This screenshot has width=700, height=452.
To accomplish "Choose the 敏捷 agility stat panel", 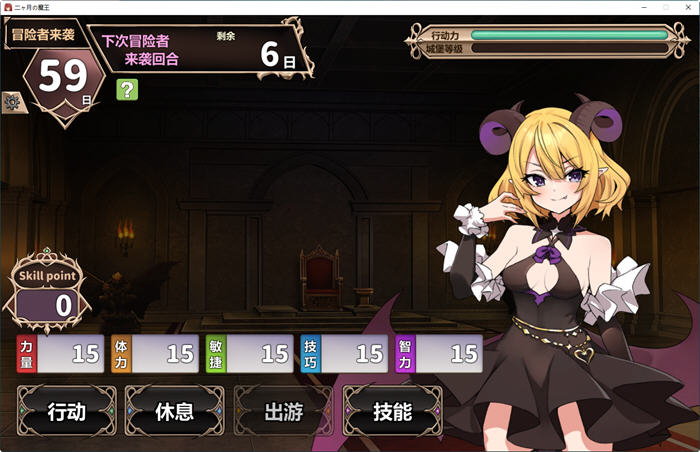I will [249, 353].
